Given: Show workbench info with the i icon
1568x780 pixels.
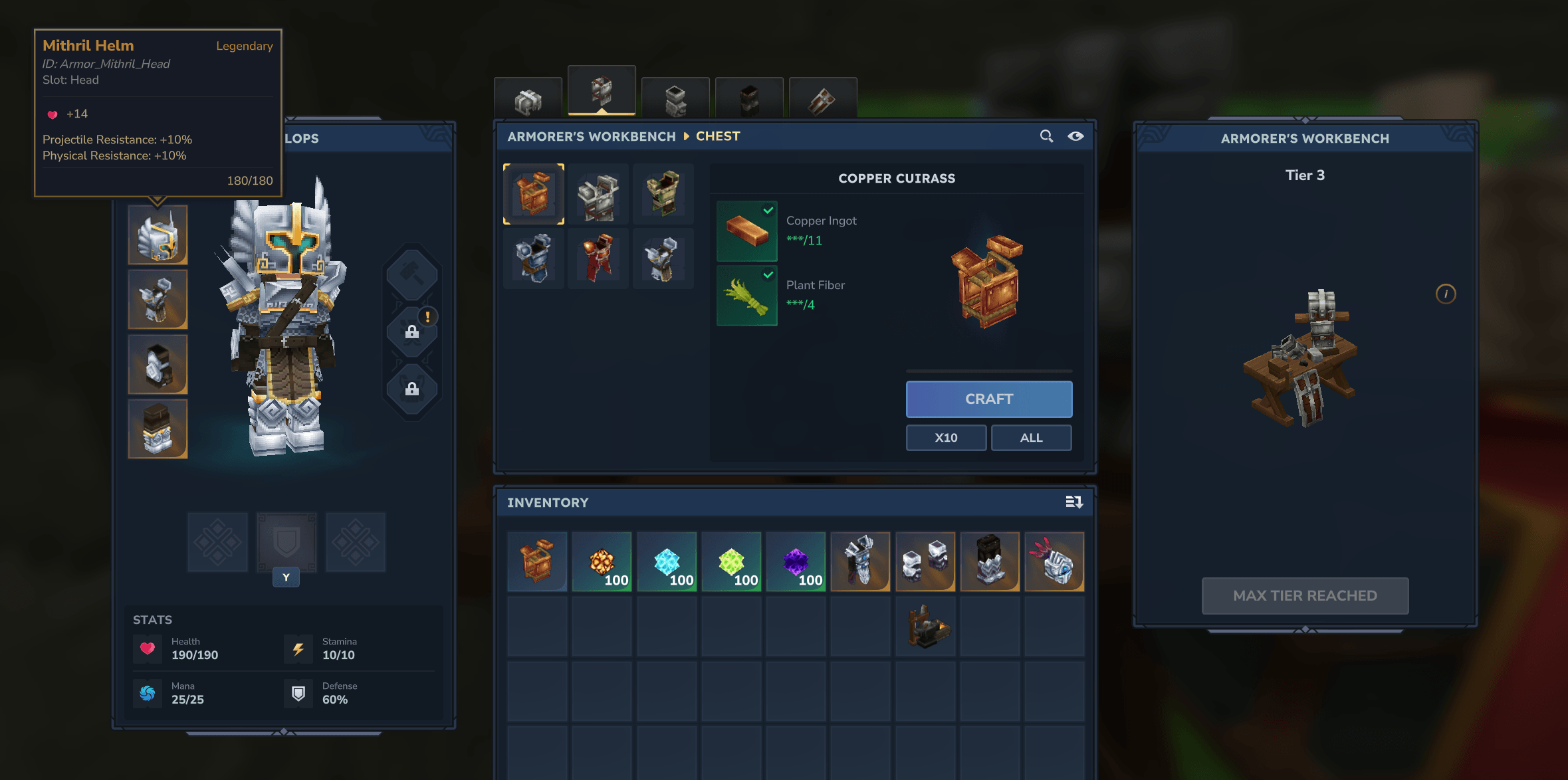Looking at the screenshot, I should click(1446, 294).
